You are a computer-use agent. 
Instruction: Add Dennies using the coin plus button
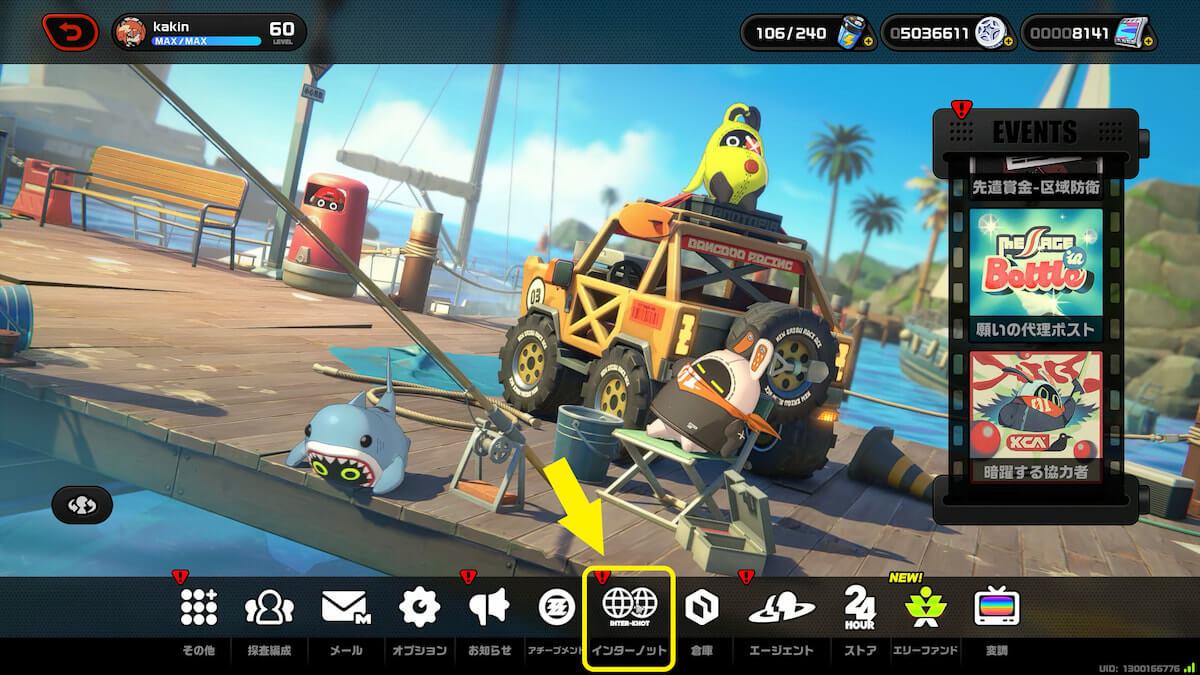click(x=1008, y=42)
